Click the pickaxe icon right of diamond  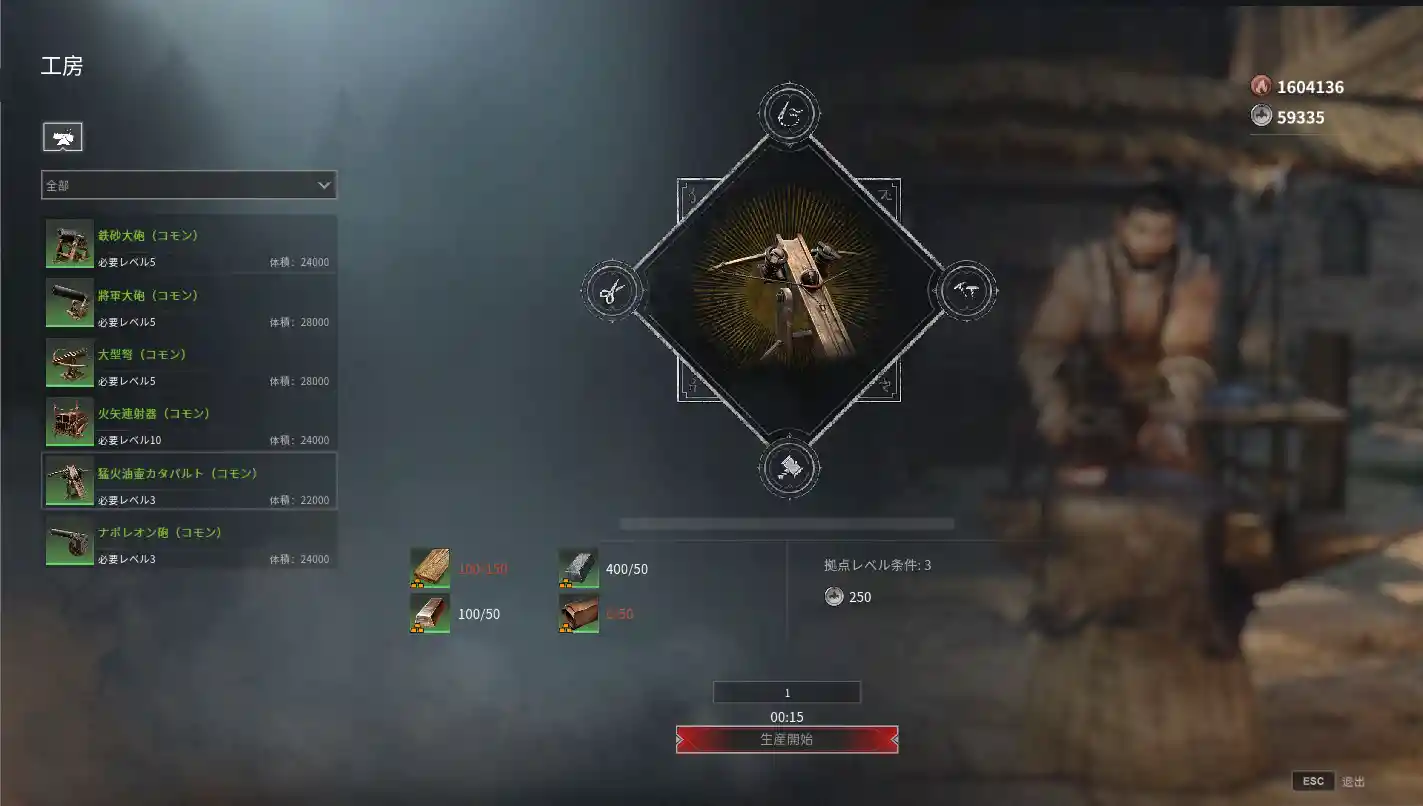pos(967,291)
